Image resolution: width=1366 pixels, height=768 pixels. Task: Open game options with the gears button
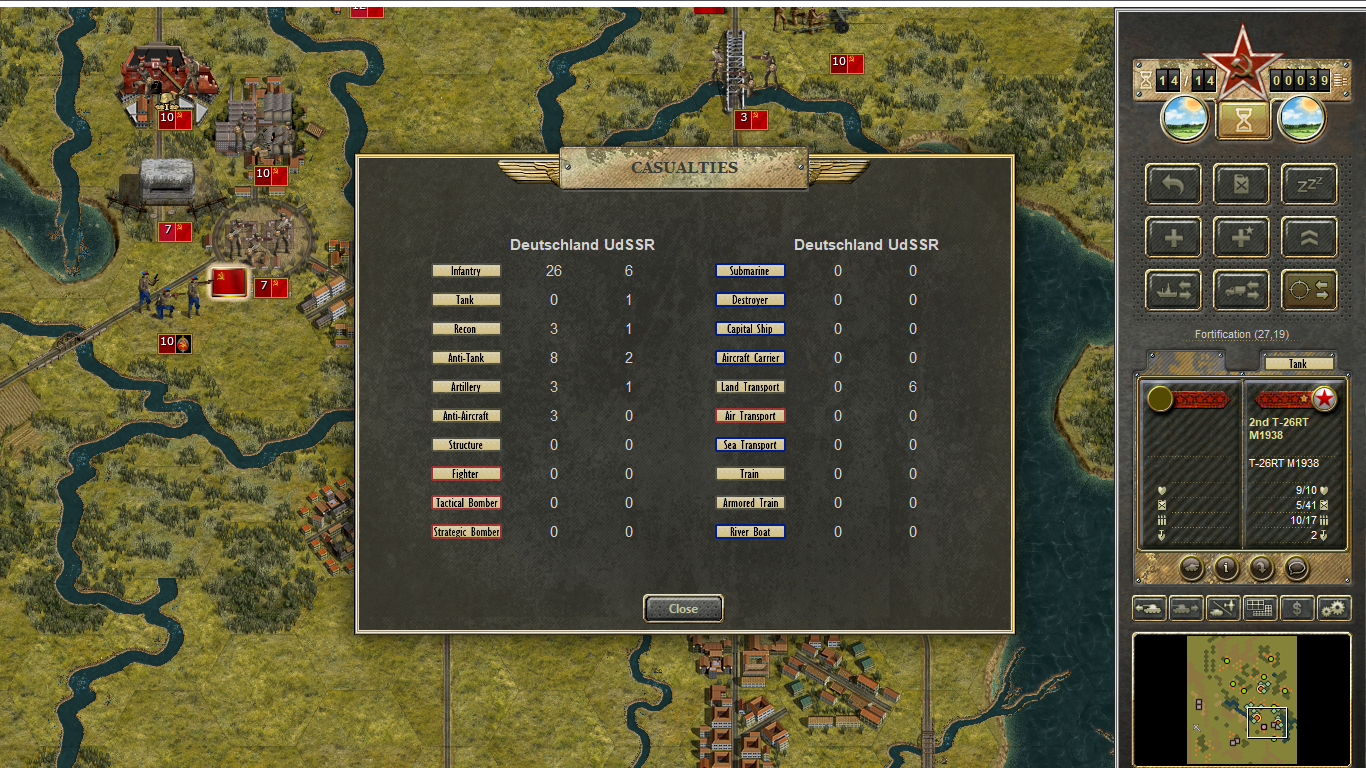click(1334, 607)
